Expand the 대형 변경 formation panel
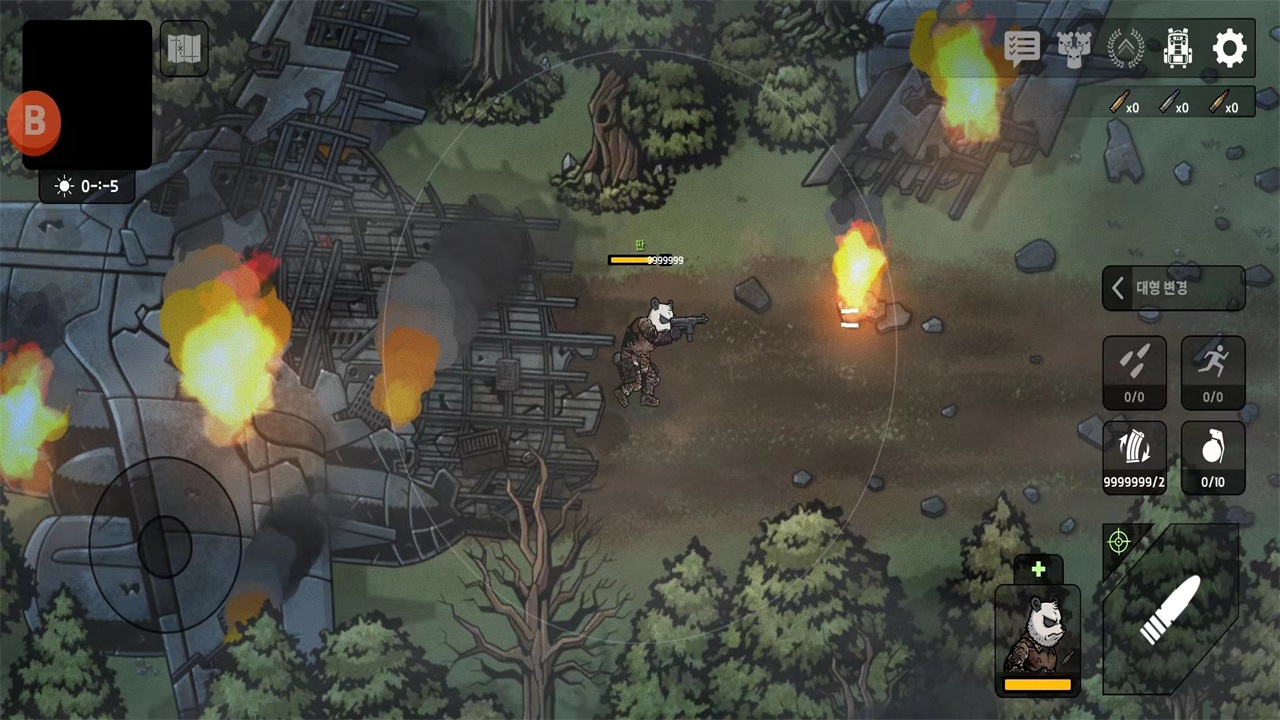 point(1173,288)
